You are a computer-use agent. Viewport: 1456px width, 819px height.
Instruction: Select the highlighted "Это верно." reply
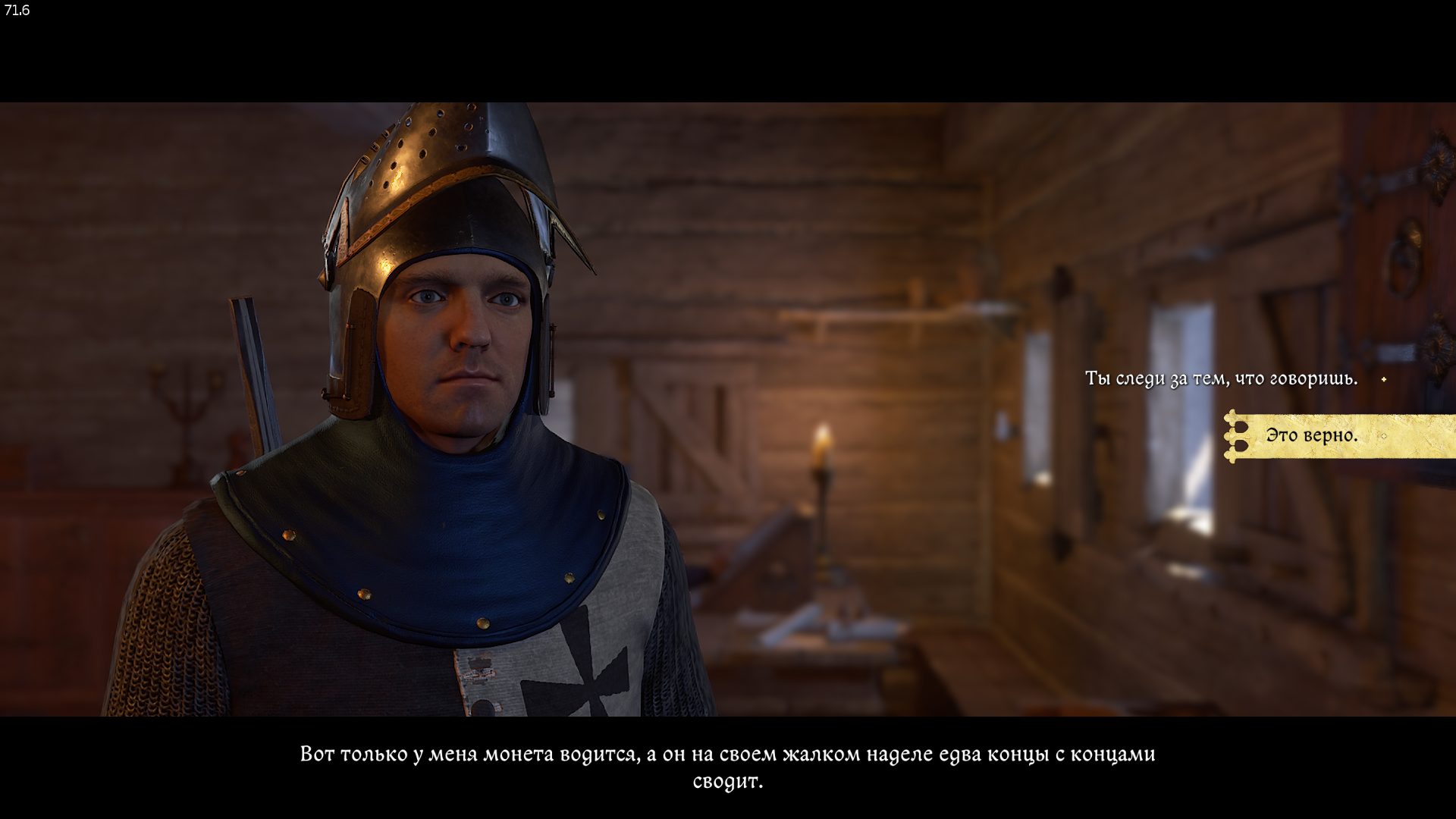(1312, 436)
